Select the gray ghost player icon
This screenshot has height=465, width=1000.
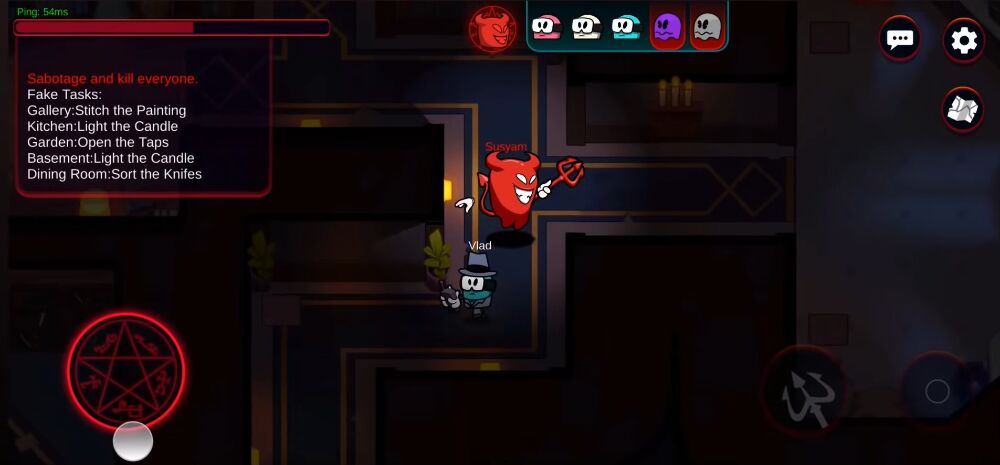(707, 27)
